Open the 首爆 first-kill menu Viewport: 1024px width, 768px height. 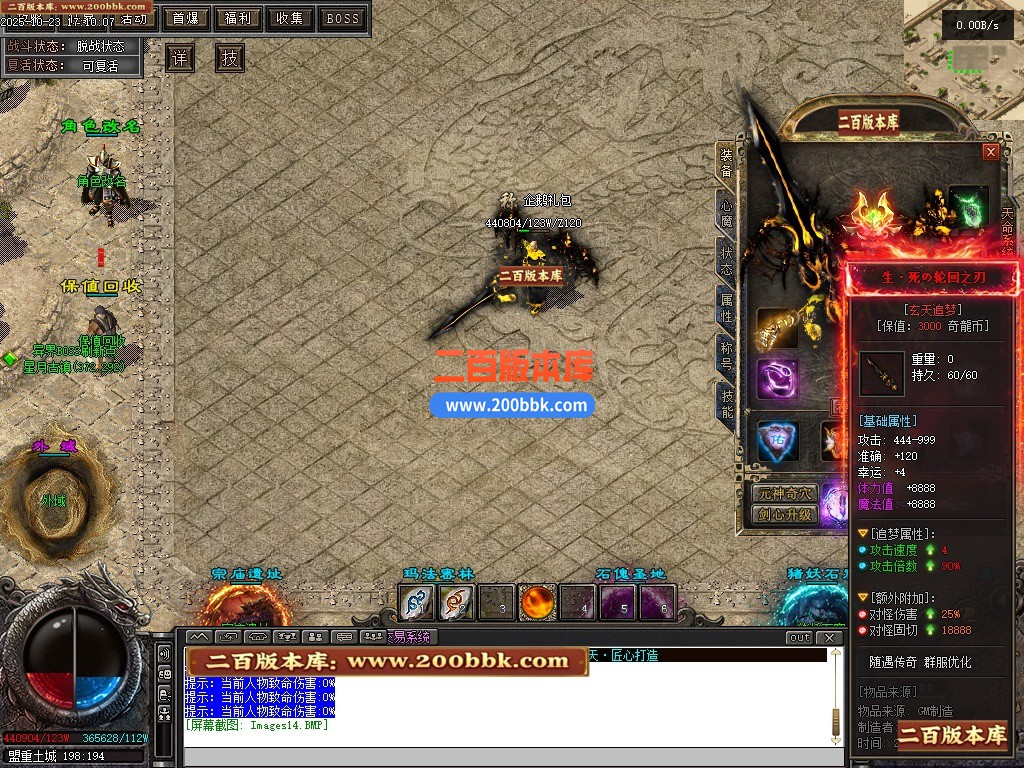184,18
